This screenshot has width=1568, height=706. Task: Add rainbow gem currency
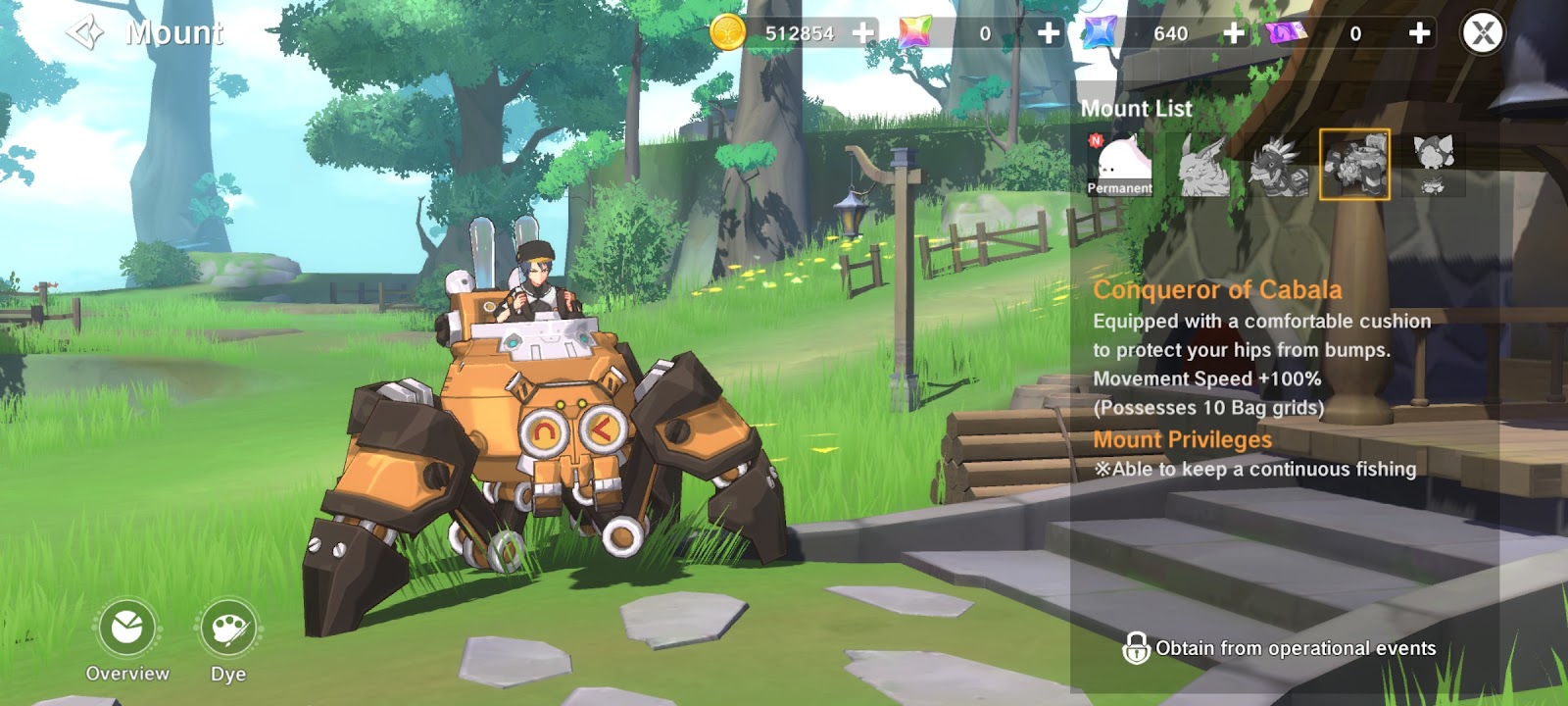[x=1048, y=33]
